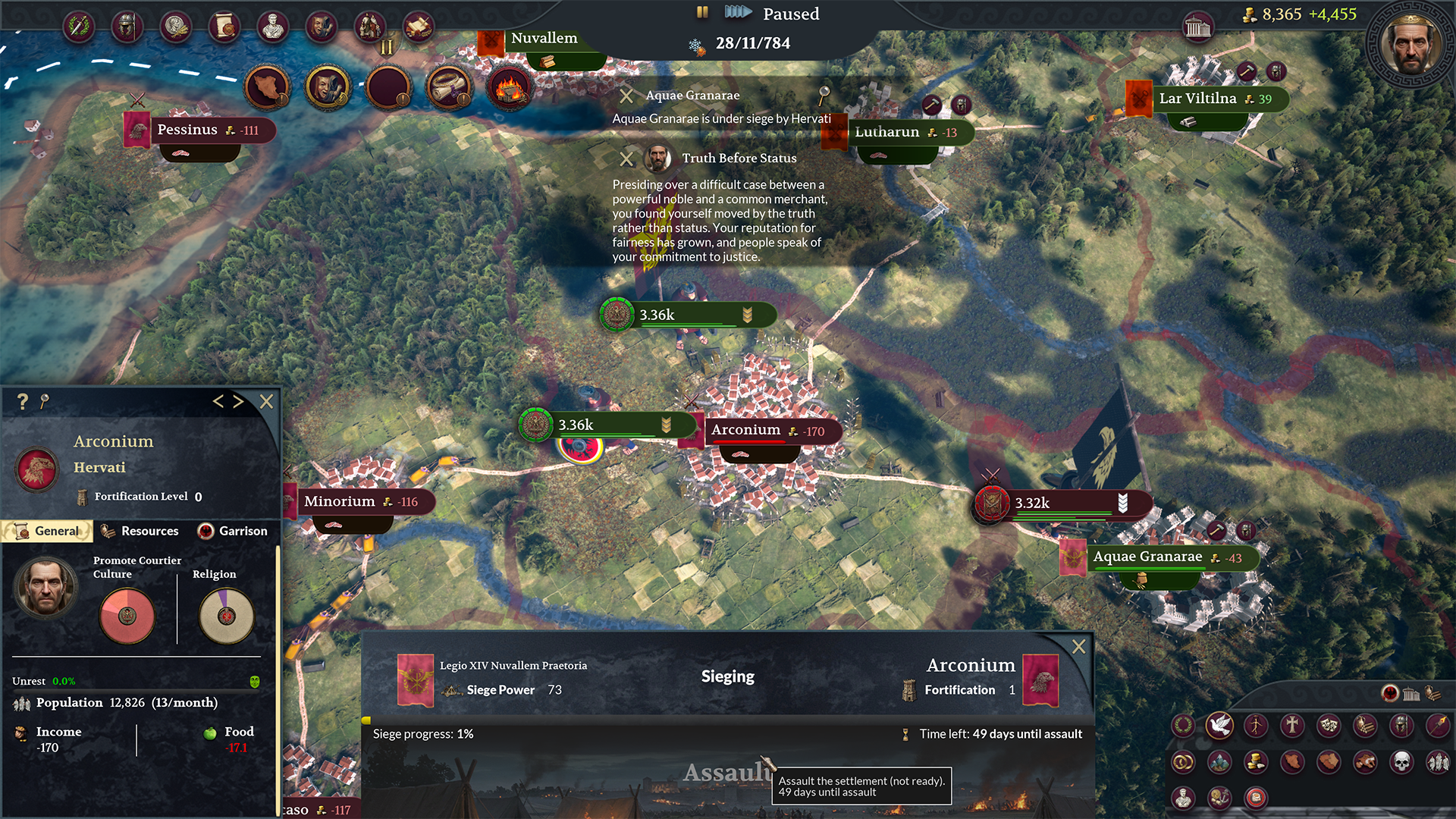The image size is (1456, 819).
Task: Go to the next settlement arrow
Action: [238, 401]
